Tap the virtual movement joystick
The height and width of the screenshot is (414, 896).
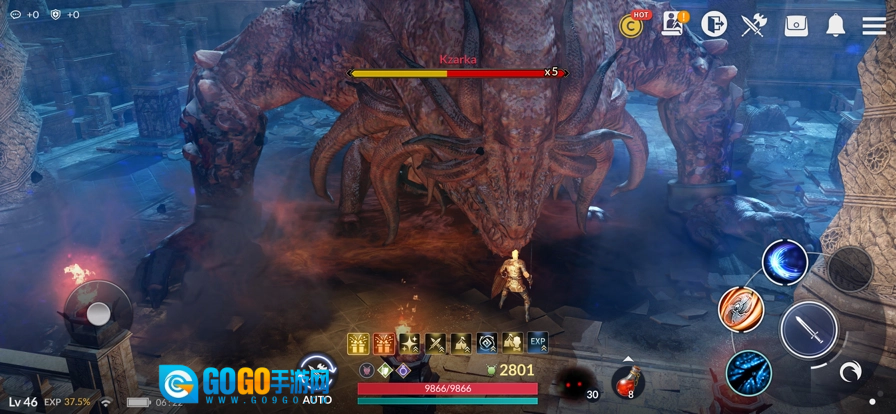[x=98, y=314]
